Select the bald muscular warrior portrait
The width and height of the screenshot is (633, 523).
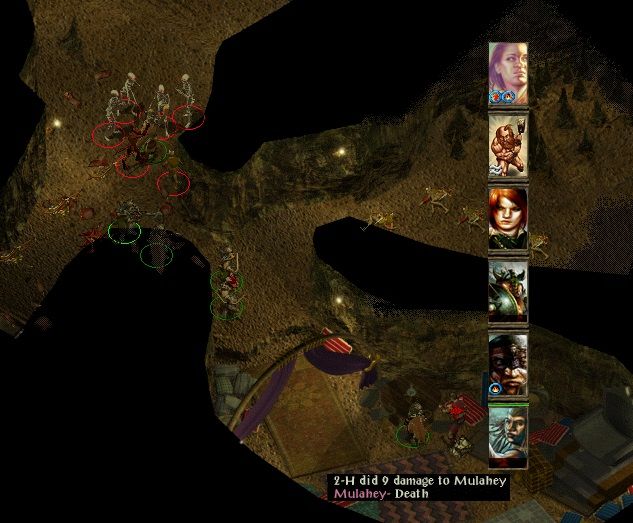pyautogui.click(x=507, y=145)
